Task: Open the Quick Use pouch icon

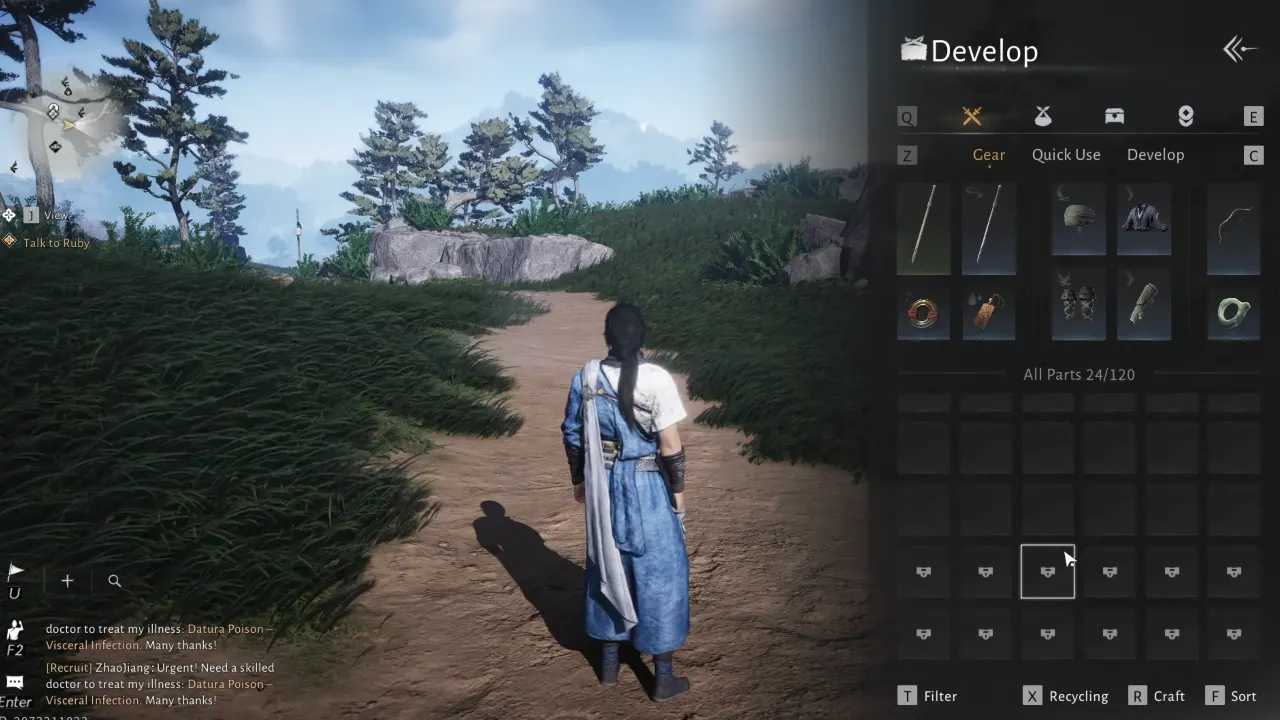Action: [1043, 116]
